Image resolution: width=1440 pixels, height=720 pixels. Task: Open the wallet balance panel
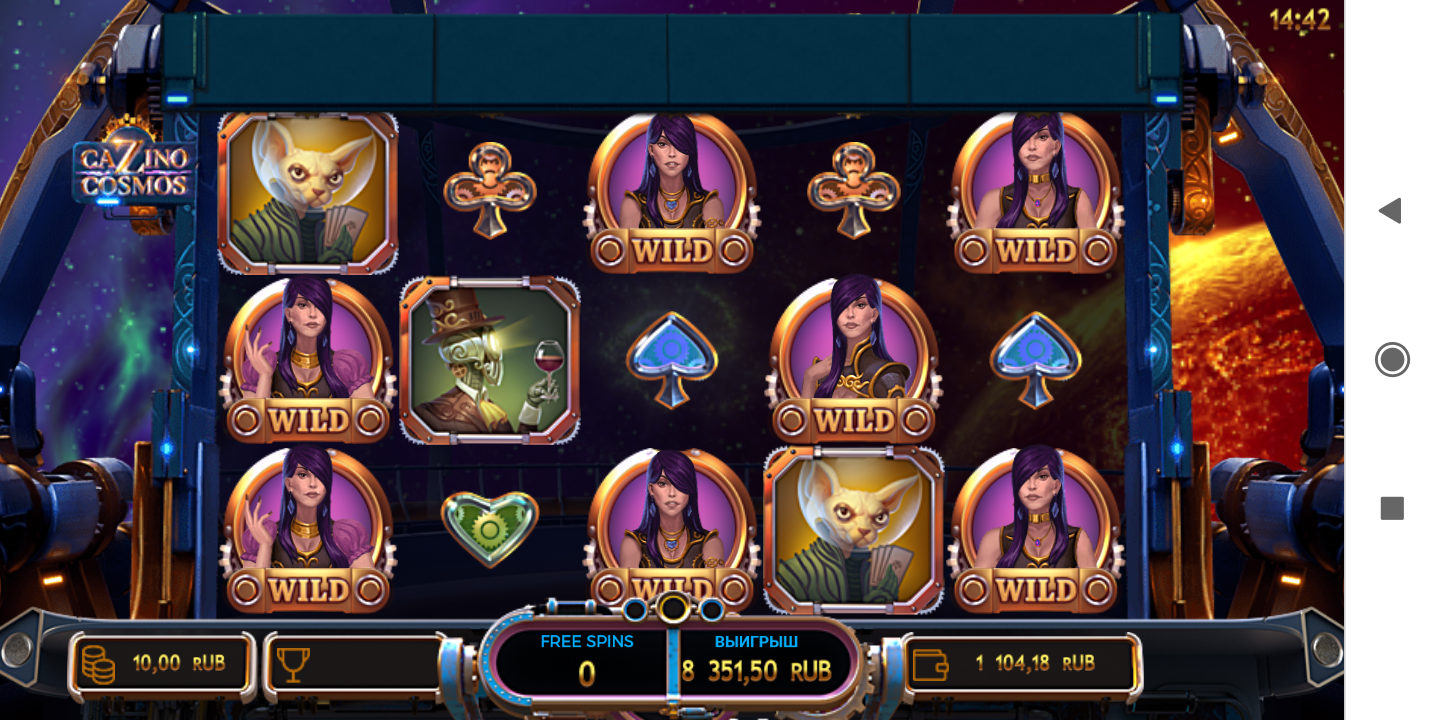click(x=1021, y=663)
